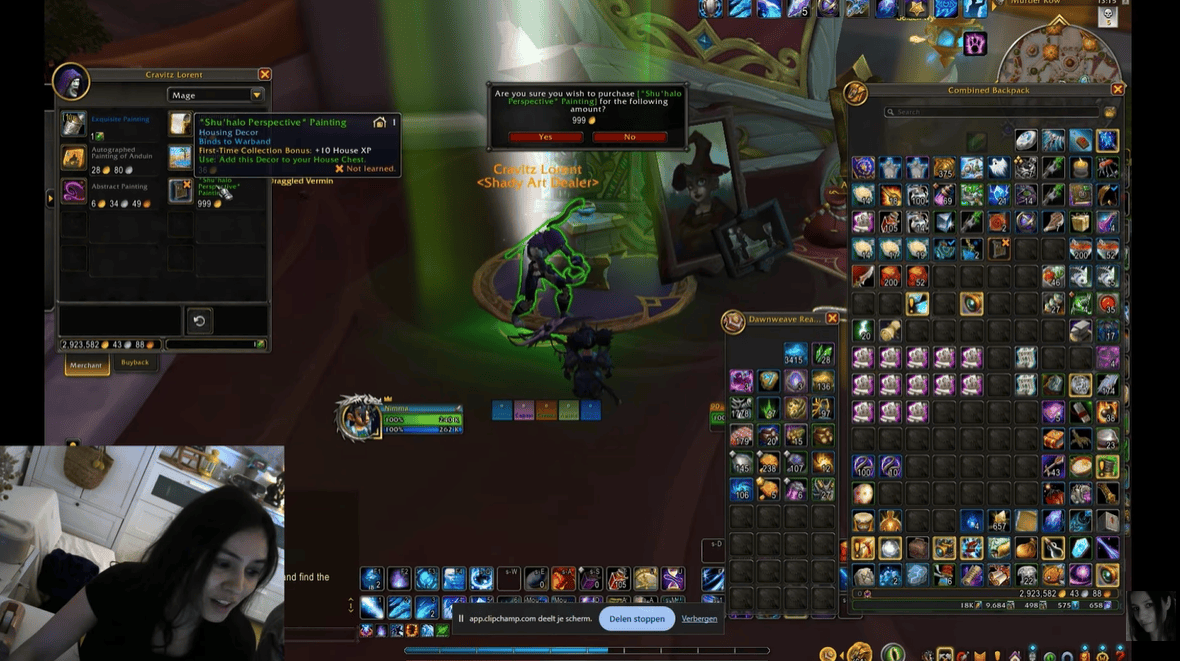Close the Combined Backpack window
Image resolution: width=1180 pixels, height=661 pixels.
pos(1118,90)
